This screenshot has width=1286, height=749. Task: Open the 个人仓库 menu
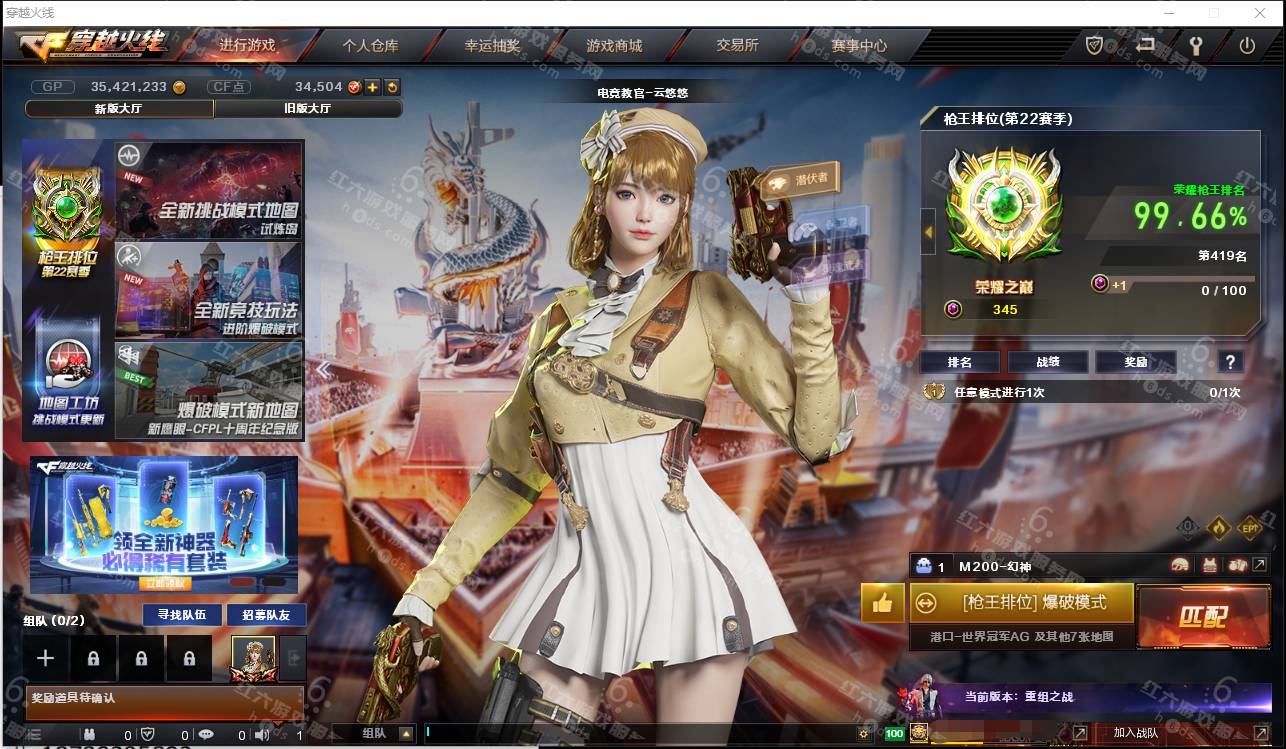coord(370,45)
